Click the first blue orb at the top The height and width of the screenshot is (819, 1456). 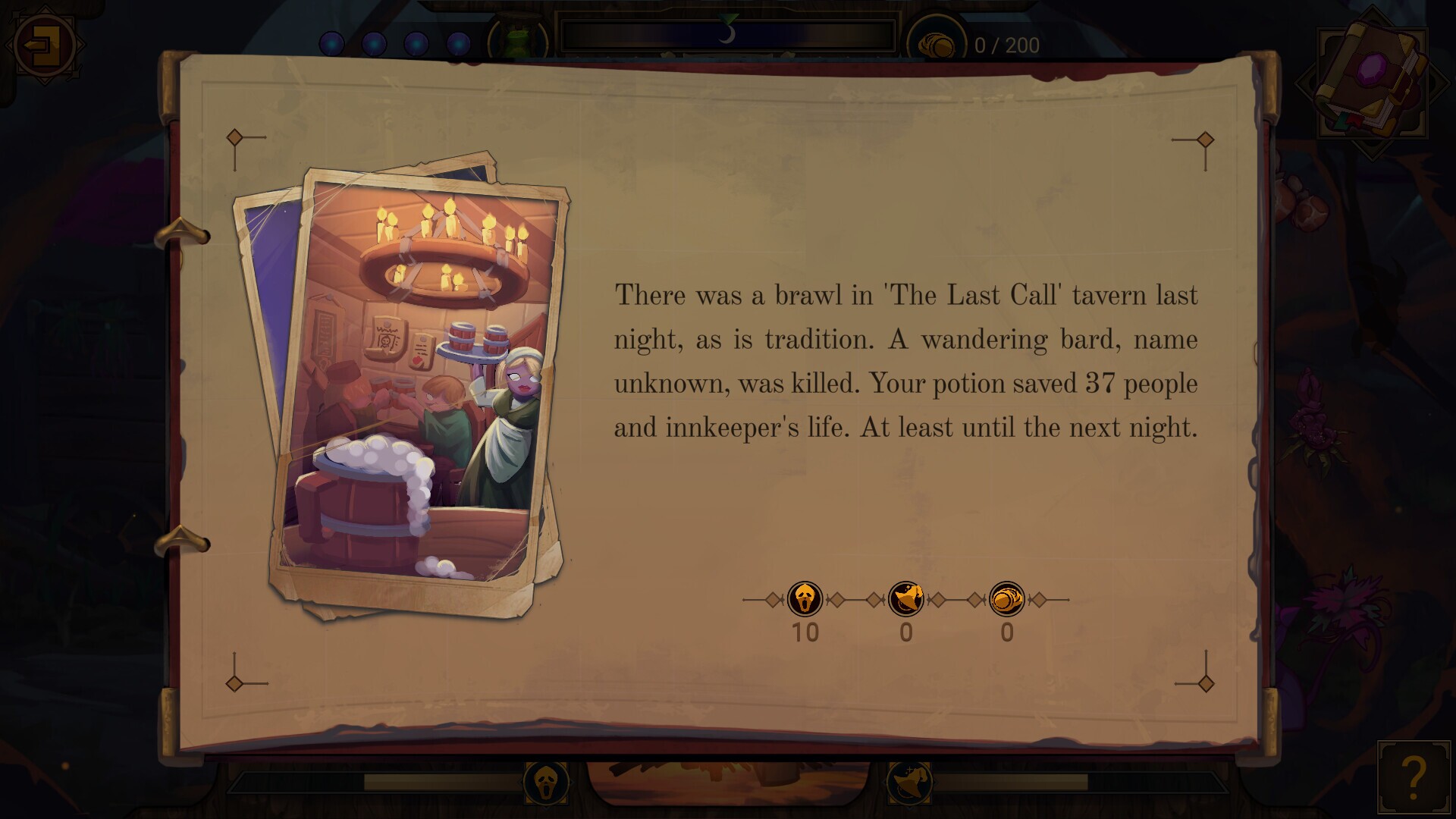(x=331, y=44)
